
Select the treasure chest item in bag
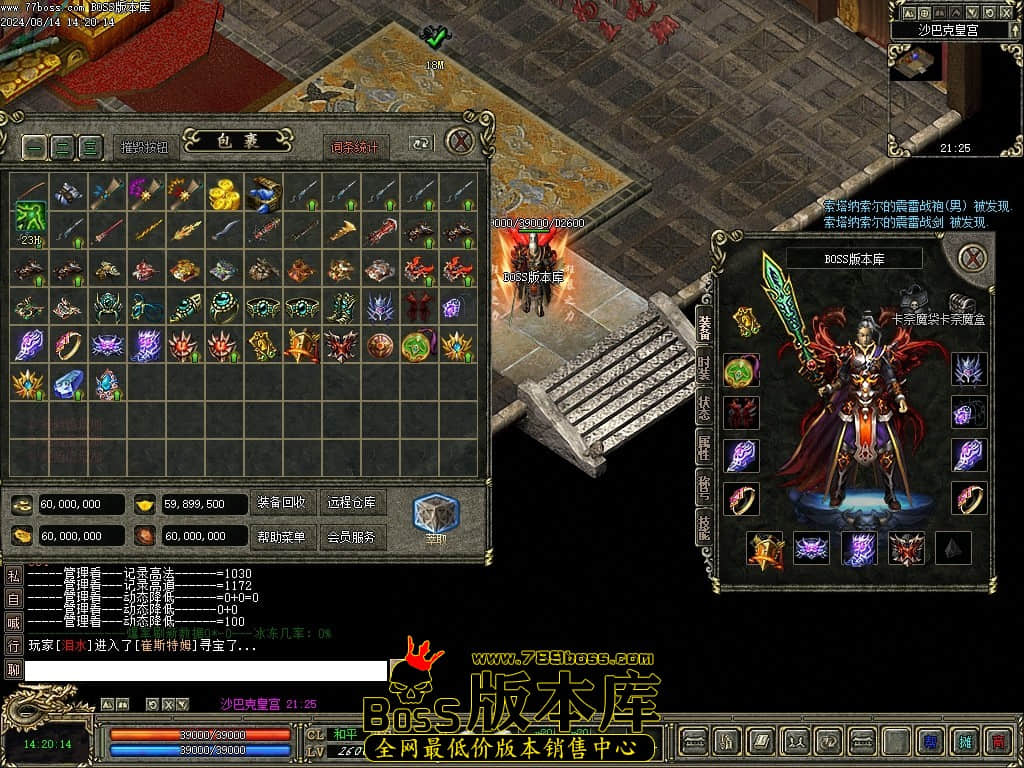pos(263,193)
